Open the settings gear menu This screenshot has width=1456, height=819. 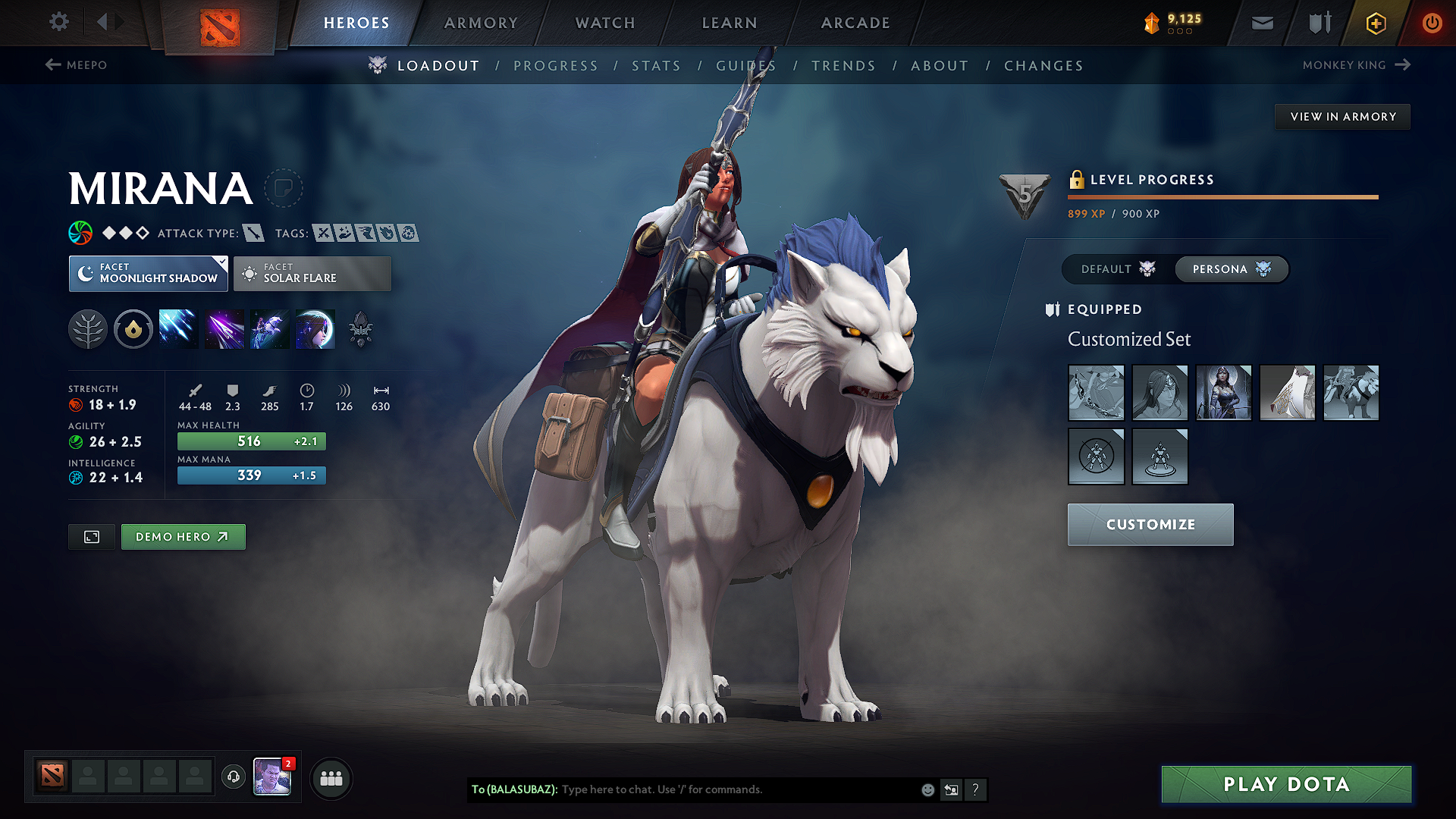(58, 22)
